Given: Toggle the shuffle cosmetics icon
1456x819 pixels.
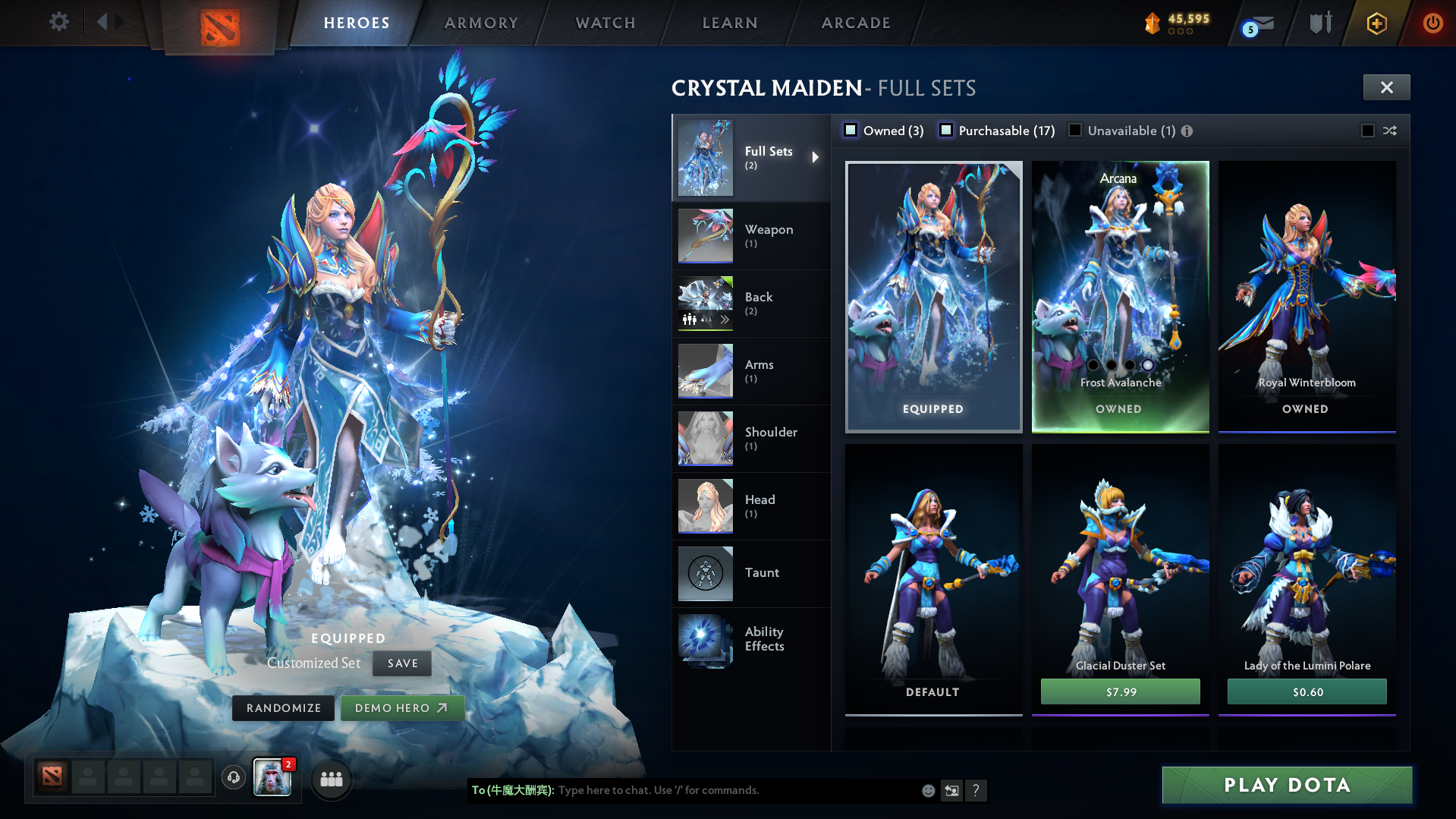Looking at the screenshot, I should coord(1391,131).
